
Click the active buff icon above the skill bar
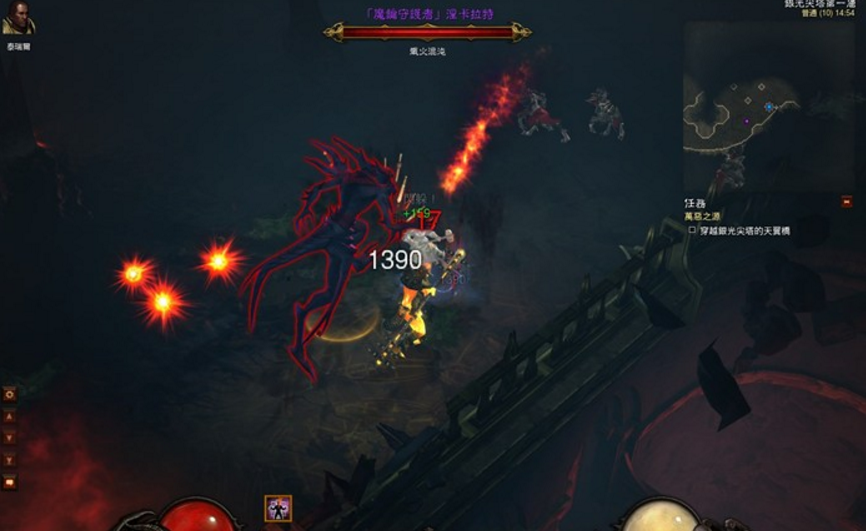click(x=278, y=508)
